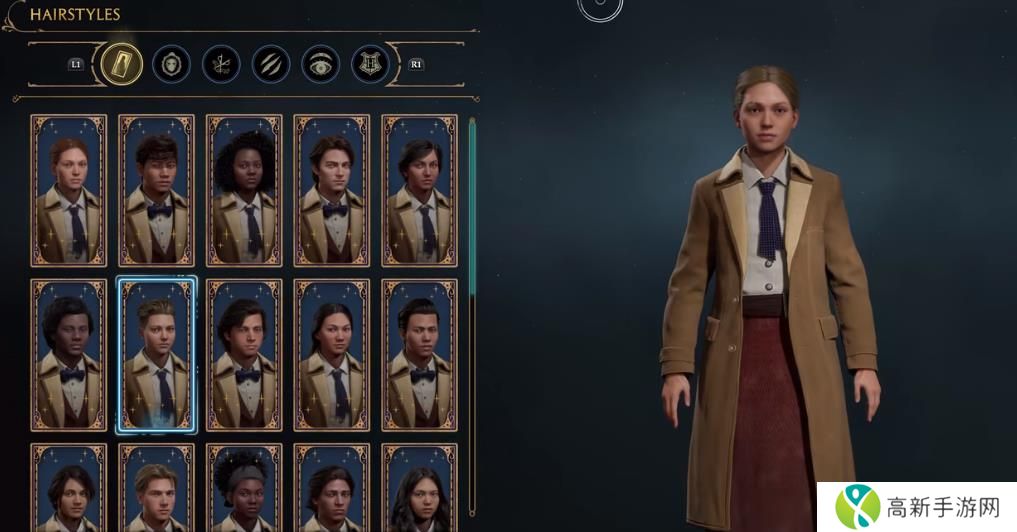Switch to the claw scratches tab
Screen dimensions: 1017x532
point(271,64)
